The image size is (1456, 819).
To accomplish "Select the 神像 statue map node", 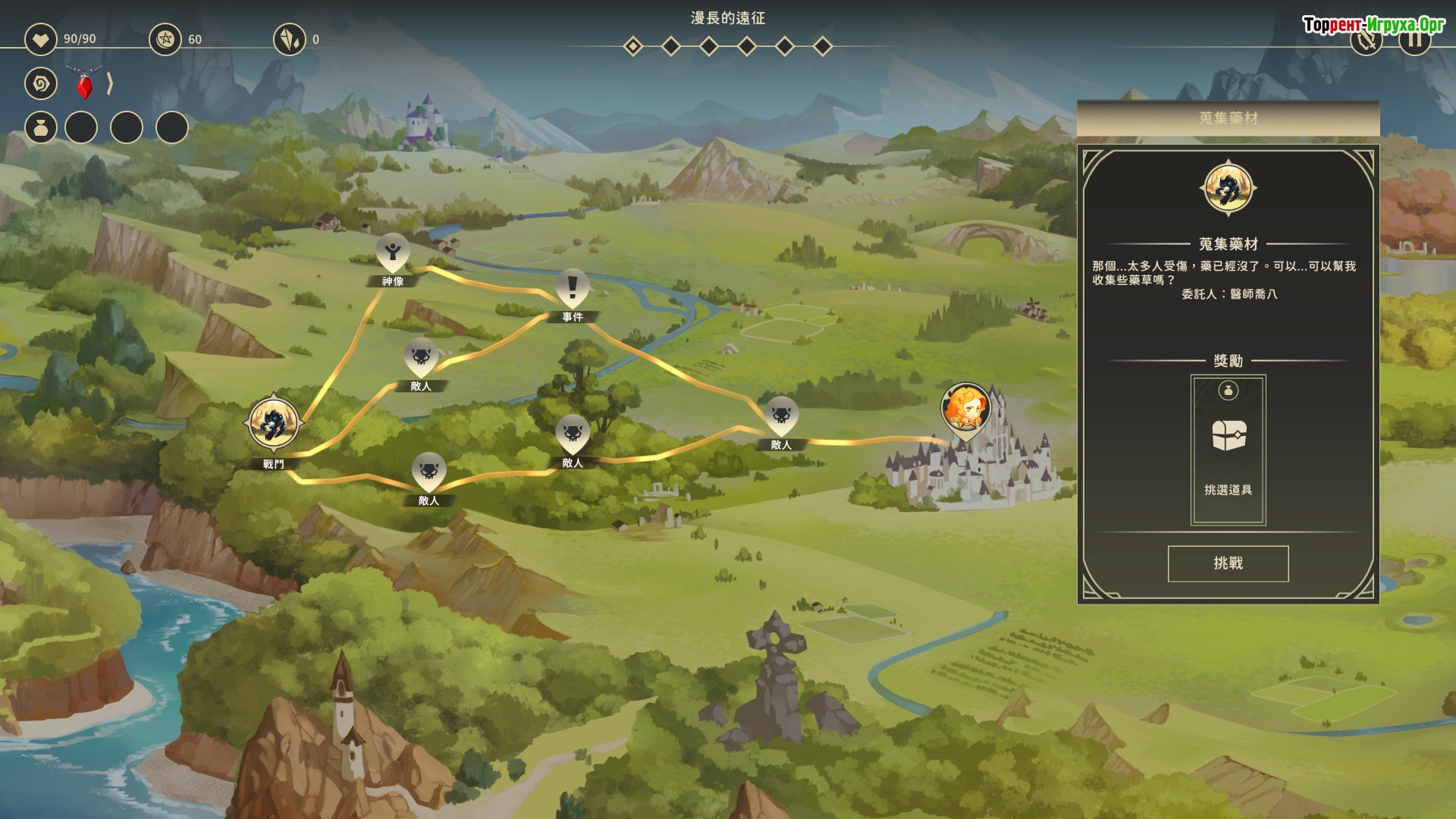I will pyautogui.click(x=393, y=254).
